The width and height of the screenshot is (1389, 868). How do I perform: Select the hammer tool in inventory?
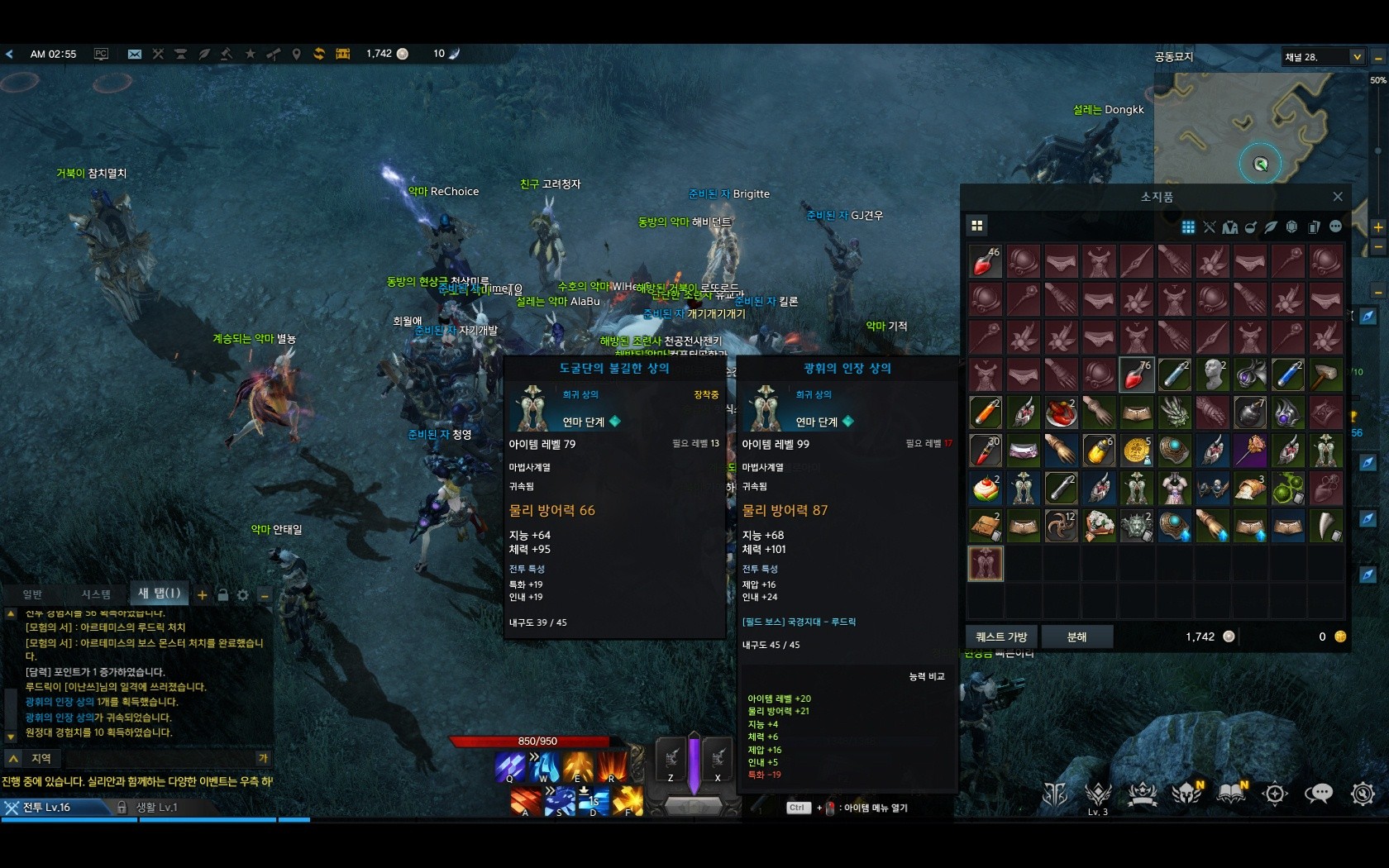[1325, 374]
